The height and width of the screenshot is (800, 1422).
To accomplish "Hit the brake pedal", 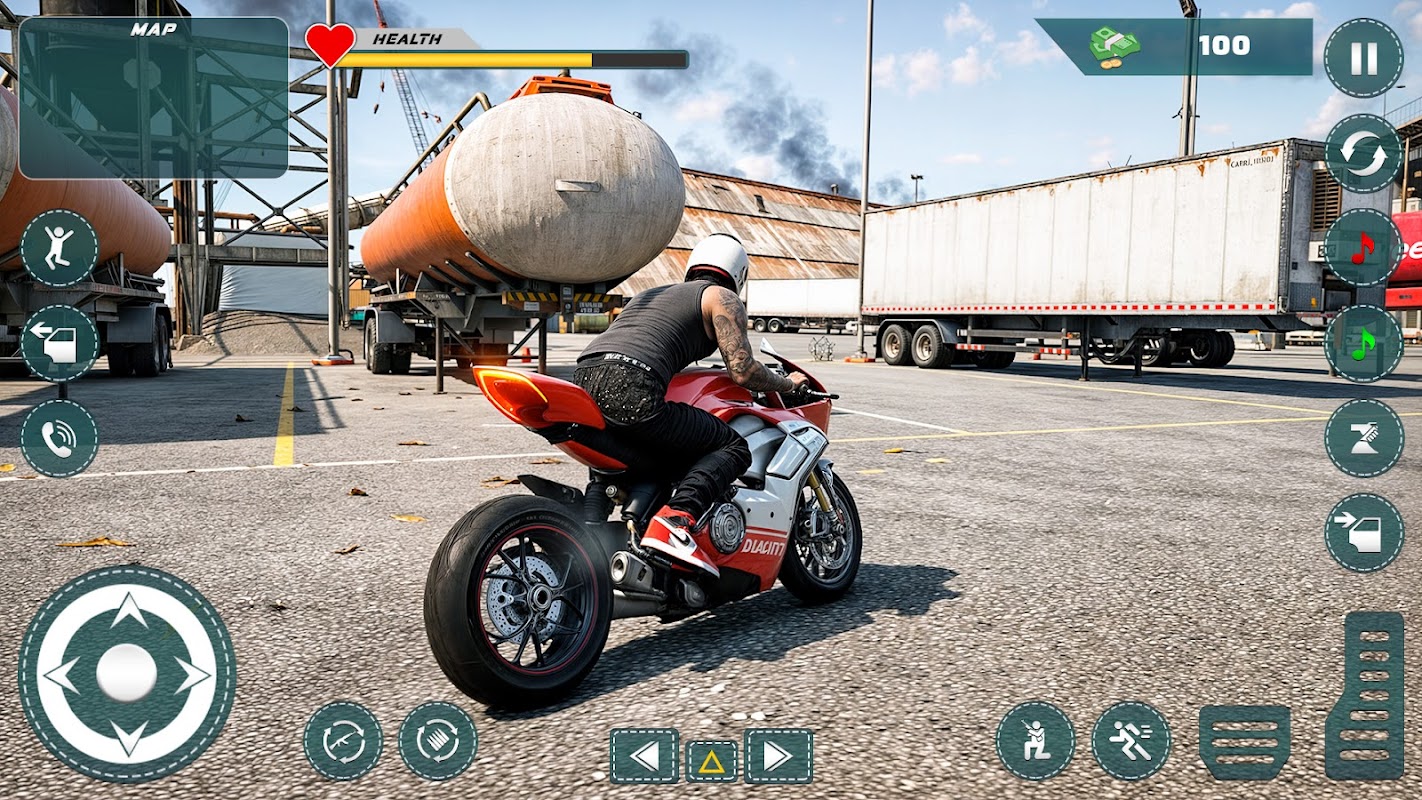I will tap(1244, 741).
